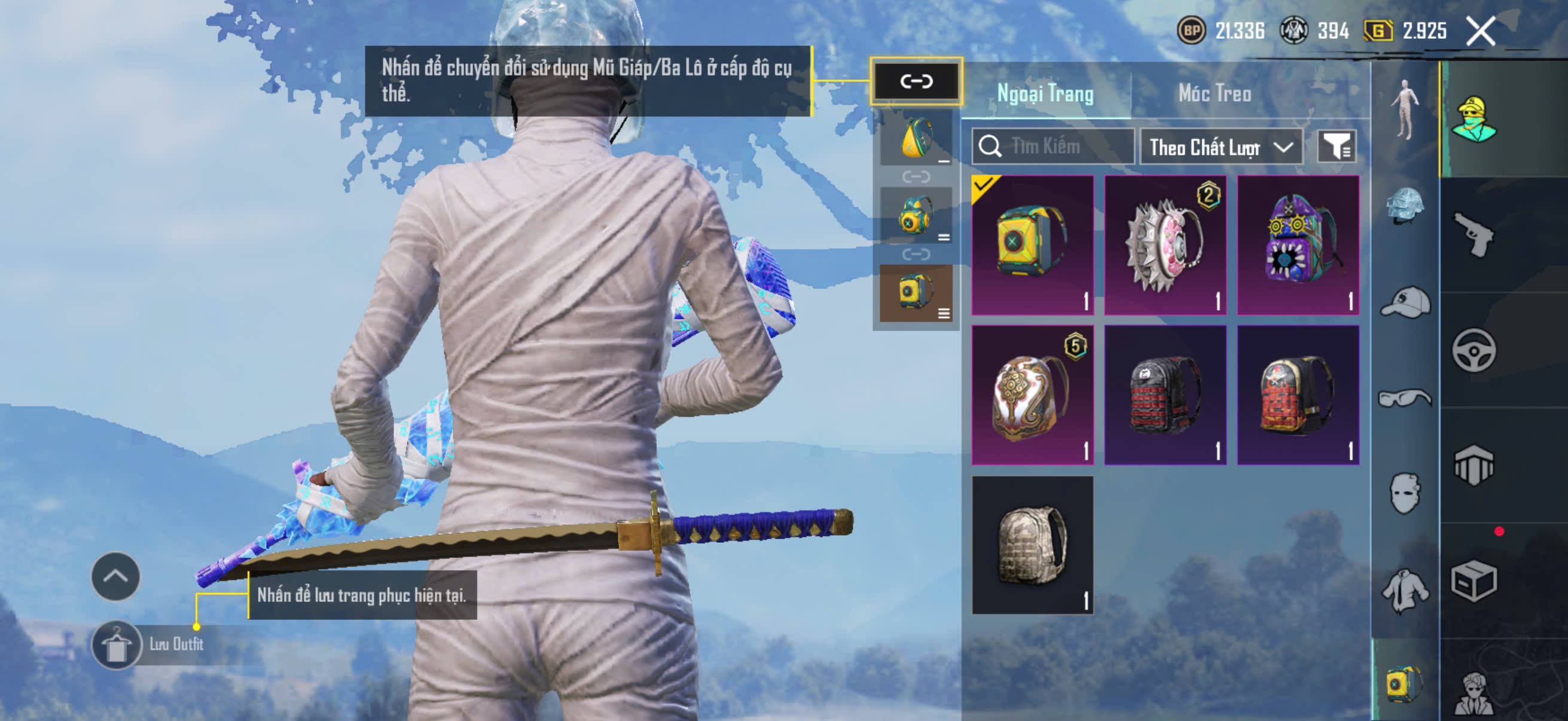Screen dimensions: 1568x721
Task: Select the white ornate level 5 backpack
Action: [x=1032, y=395]
